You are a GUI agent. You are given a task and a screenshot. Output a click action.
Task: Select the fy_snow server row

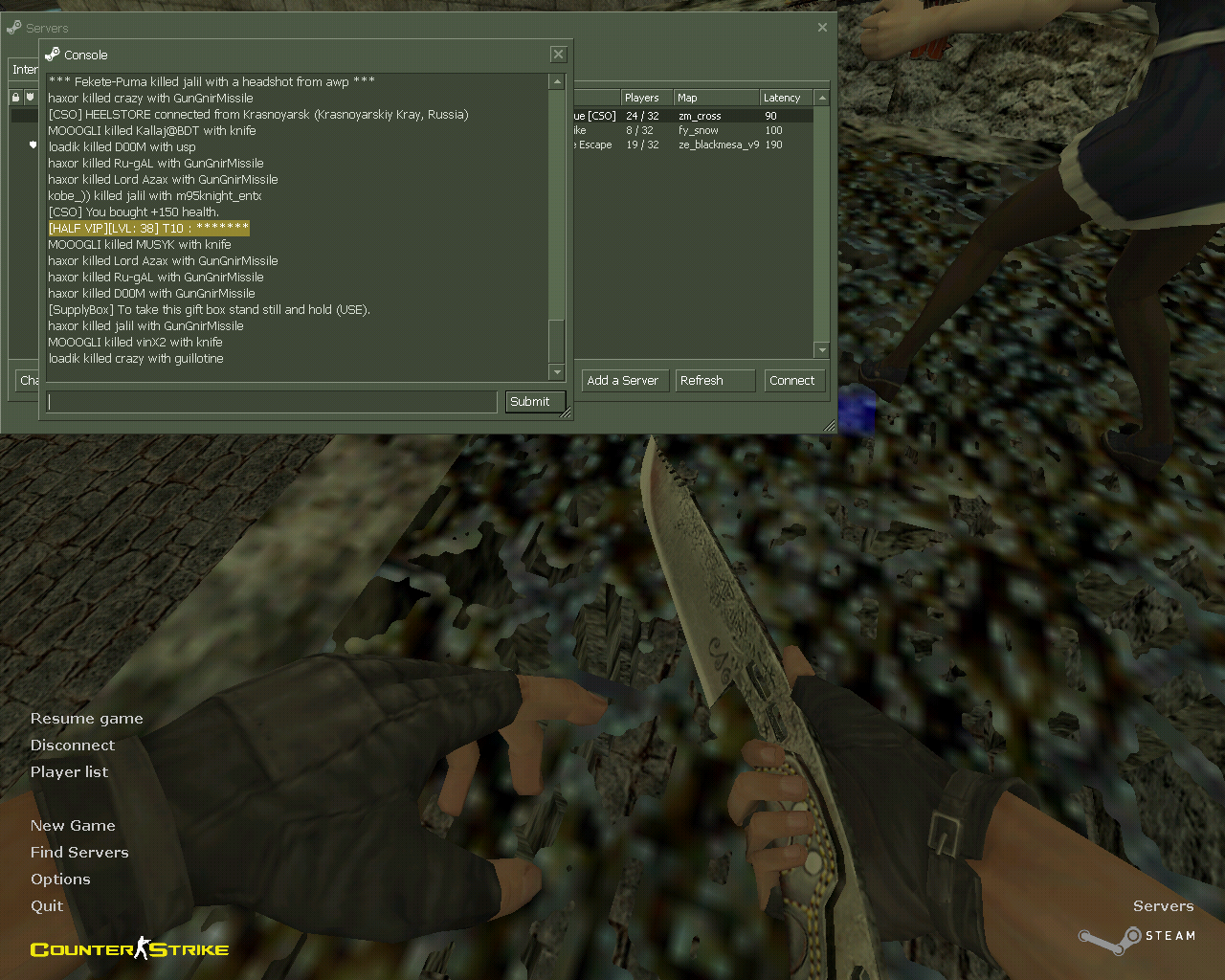[x=699, y=130]
